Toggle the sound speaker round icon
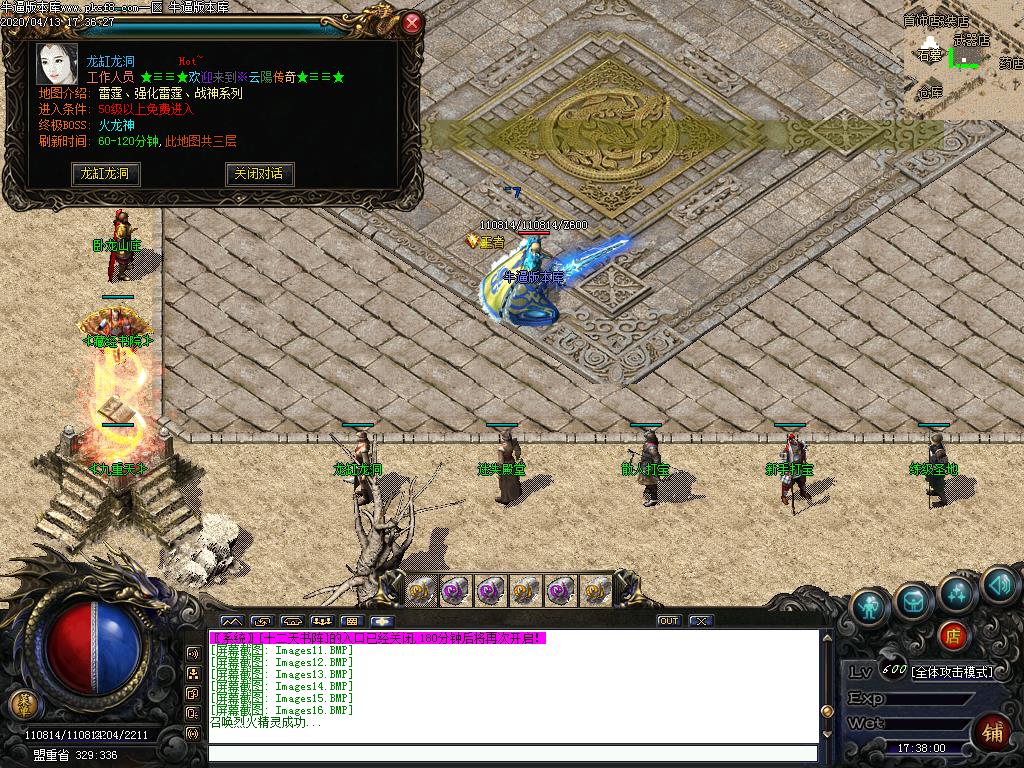This screenshot has width=1024, height=768. pos(998,584)
